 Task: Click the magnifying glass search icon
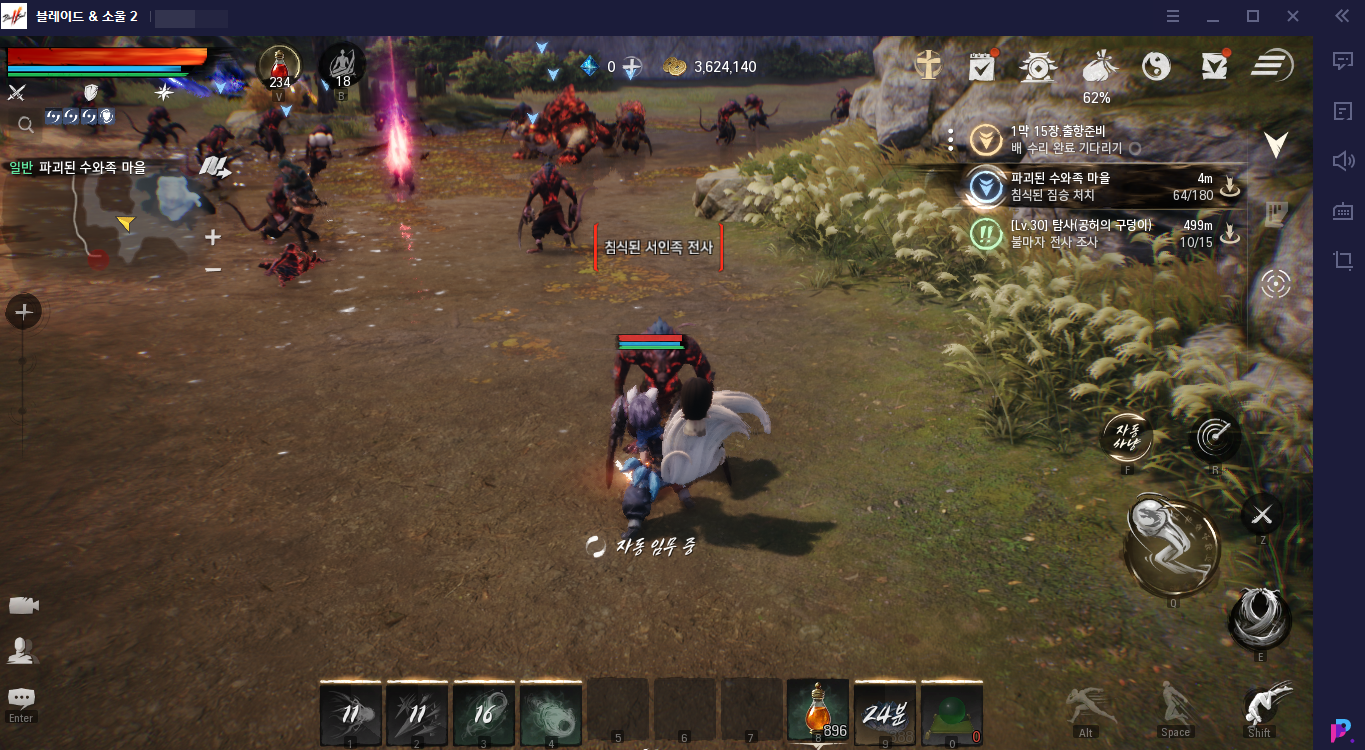click(26, 124)
